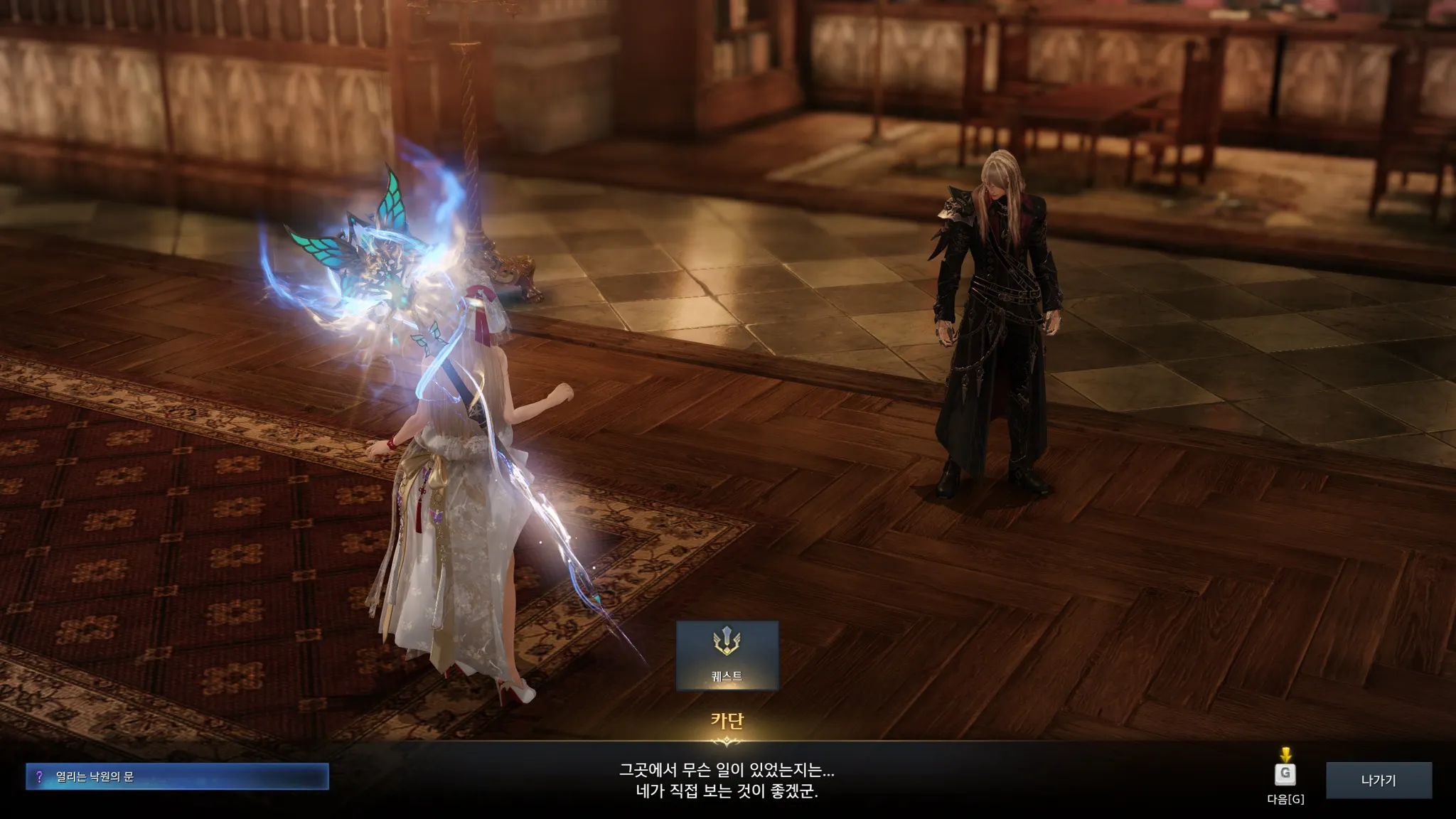This screenshot has width=1456, height=819.
Task: Choose the 퀘스트 (Quest) dialogue option
Action: [727, 655]
